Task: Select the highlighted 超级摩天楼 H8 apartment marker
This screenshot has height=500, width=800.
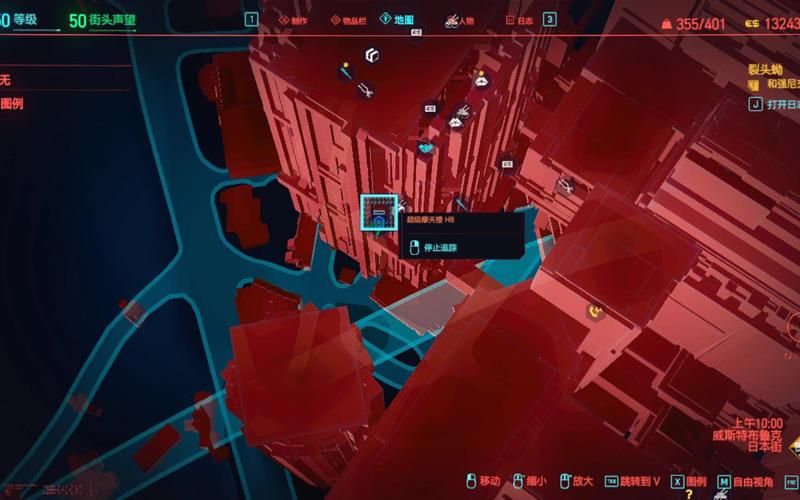Action: pyautogui.click(x=379, y=212)
